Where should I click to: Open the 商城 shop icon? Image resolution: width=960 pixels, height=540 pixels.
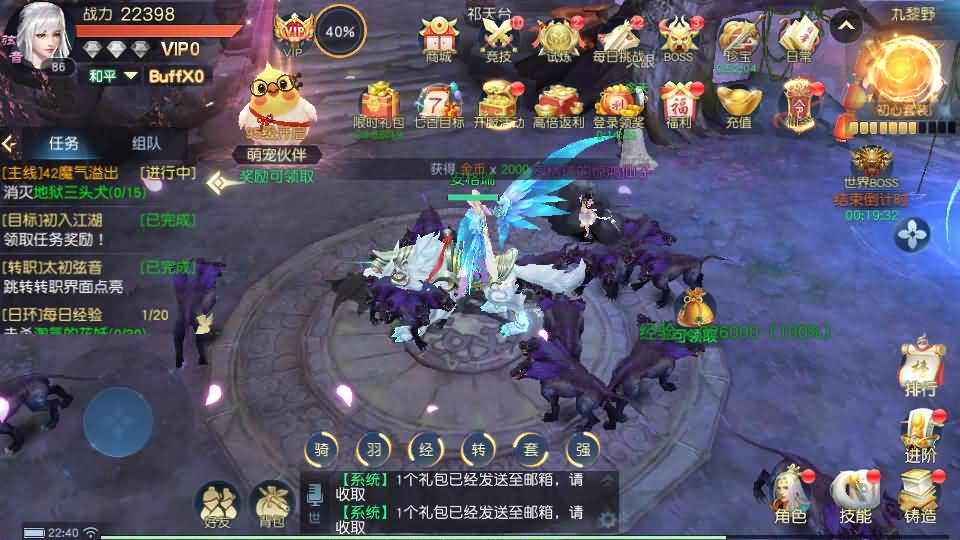coord(438,40)
